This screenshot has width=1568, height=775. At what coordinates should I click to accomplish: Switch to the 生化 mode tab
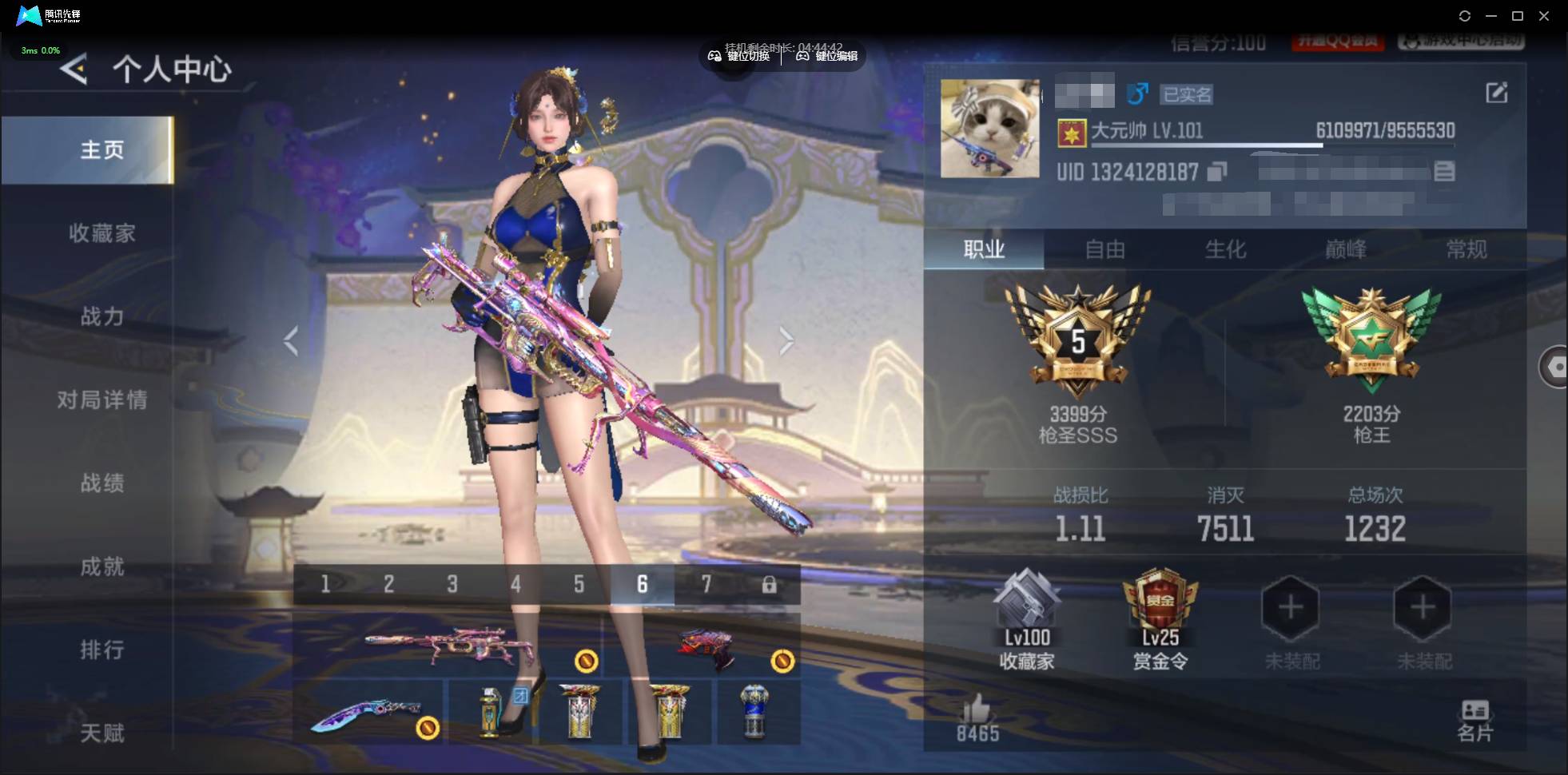pyautogui.click(x=1225, y=249)
